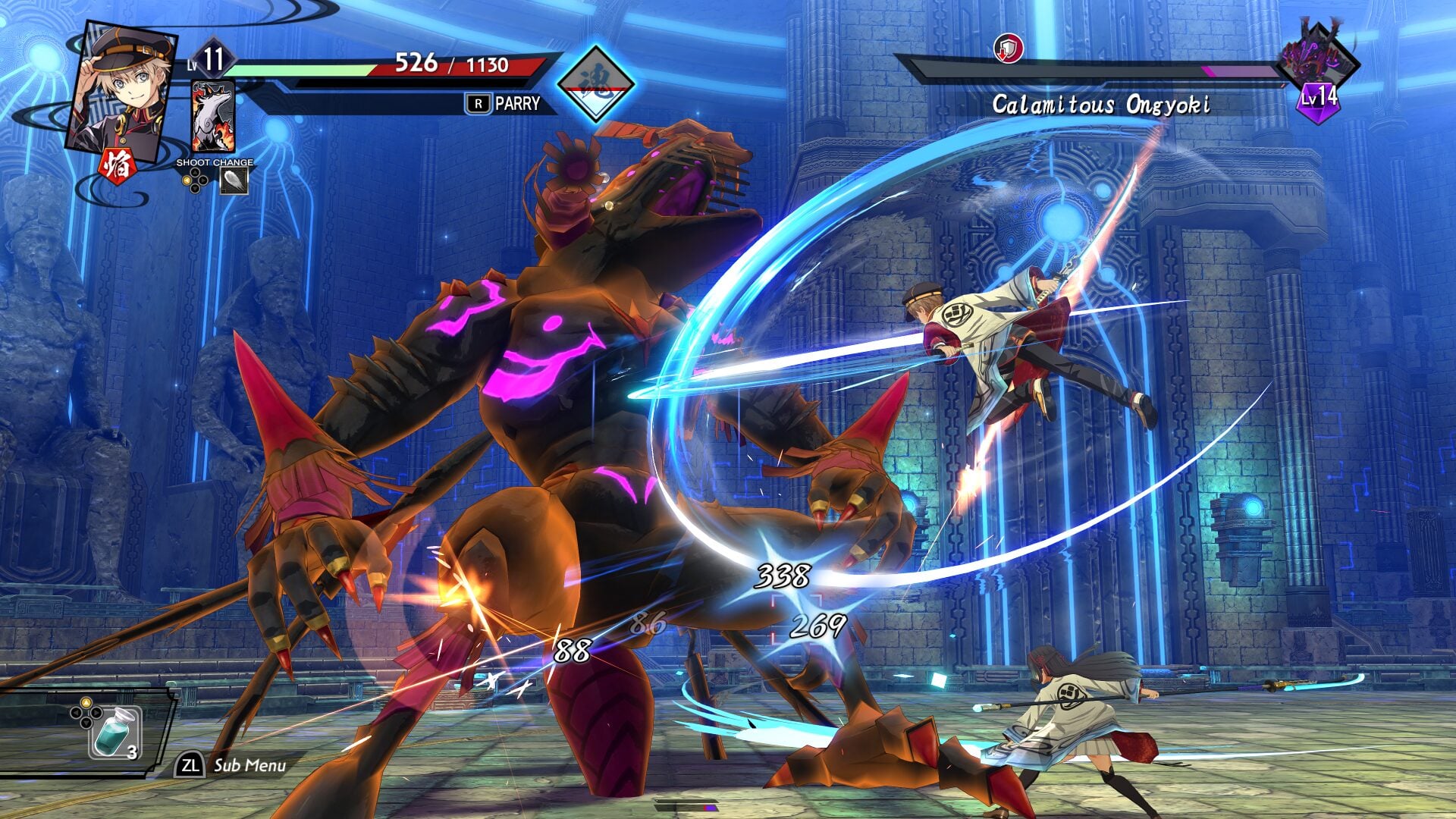The width and height of the screenshot is (1456, 819).
Task: Click the diamond soul gauge emblem
Action: click(595, 83)
